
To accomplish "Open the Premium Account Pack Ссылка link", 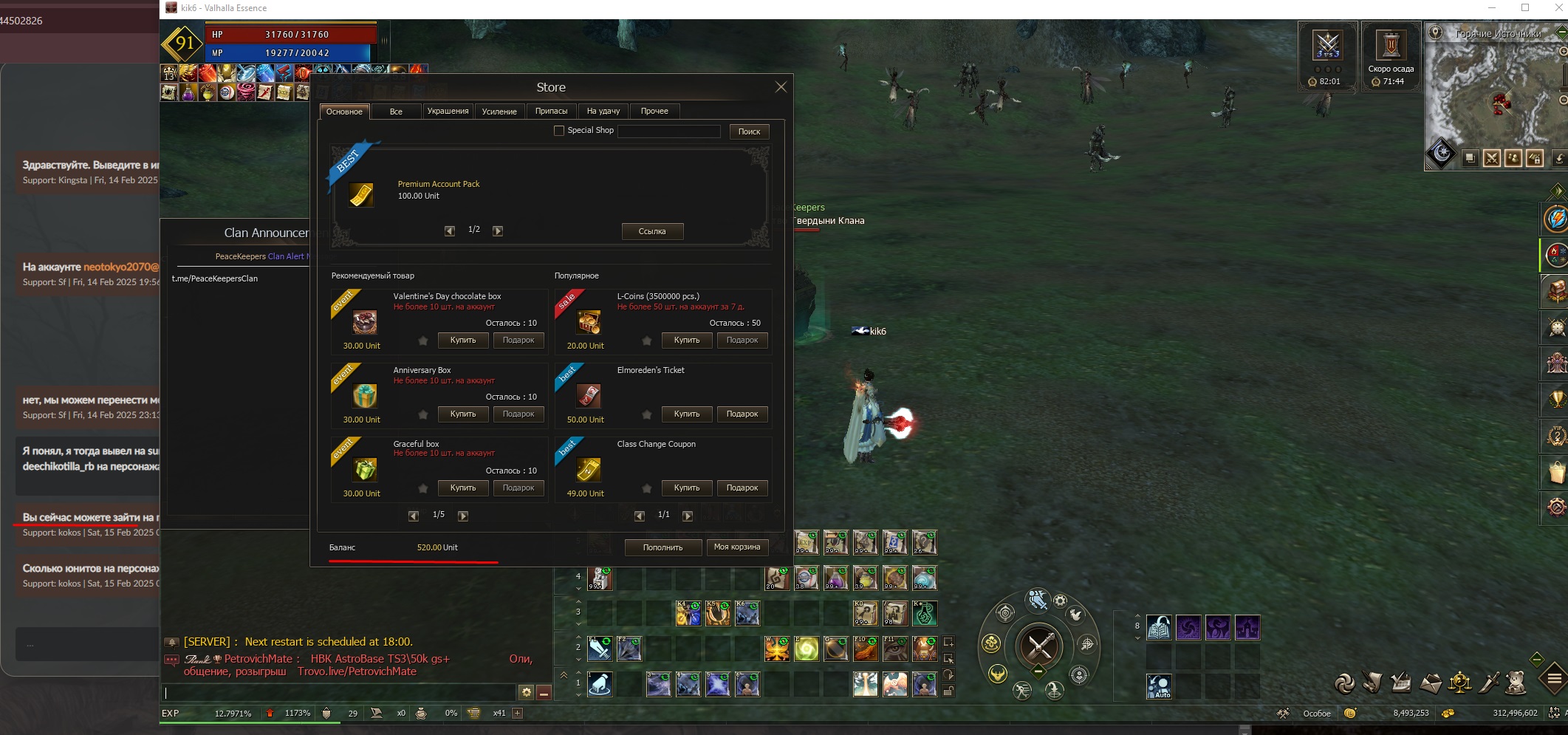I will point(652,231).
